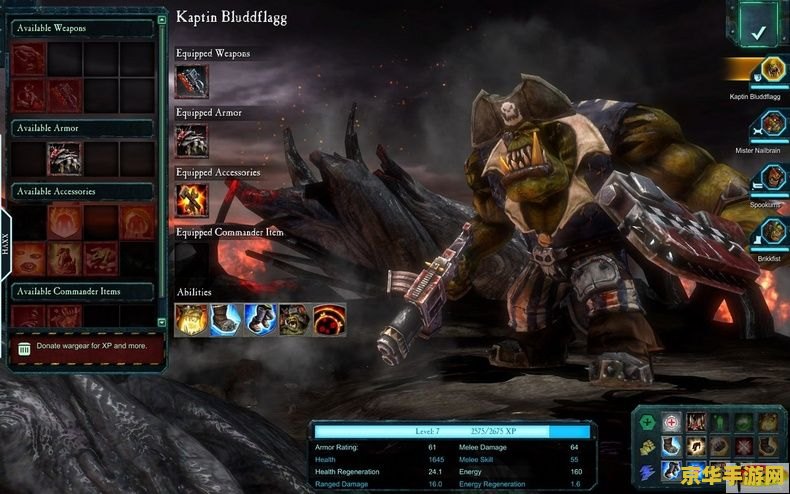Open the Available Weapons section header
Image resolution: width=790 pixels, height=494 pixels.
click(80, 28)
